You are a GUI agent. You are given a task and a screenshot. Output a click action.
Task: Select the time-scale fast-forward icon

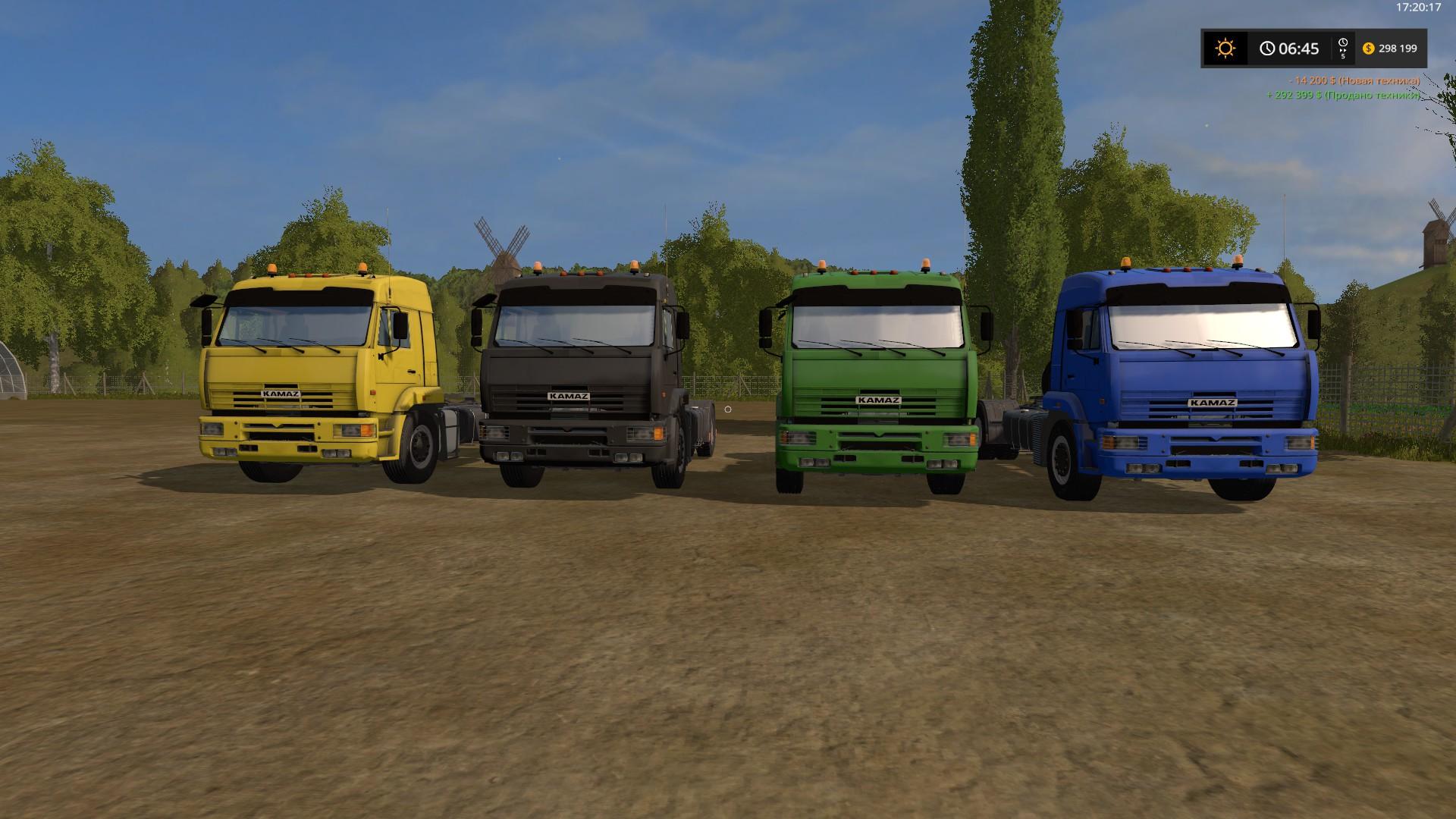(x=1342, y=49)
